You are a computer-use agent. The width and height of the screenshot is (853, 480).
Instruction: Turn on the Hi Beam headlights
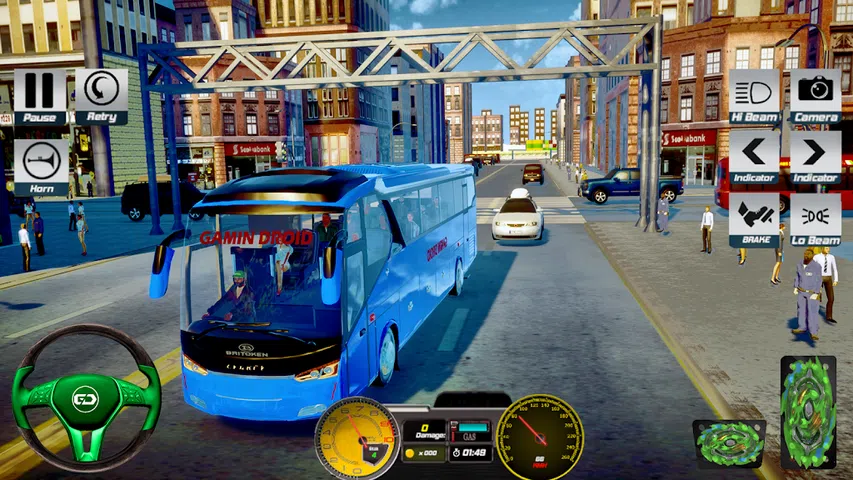pos(755,94)
